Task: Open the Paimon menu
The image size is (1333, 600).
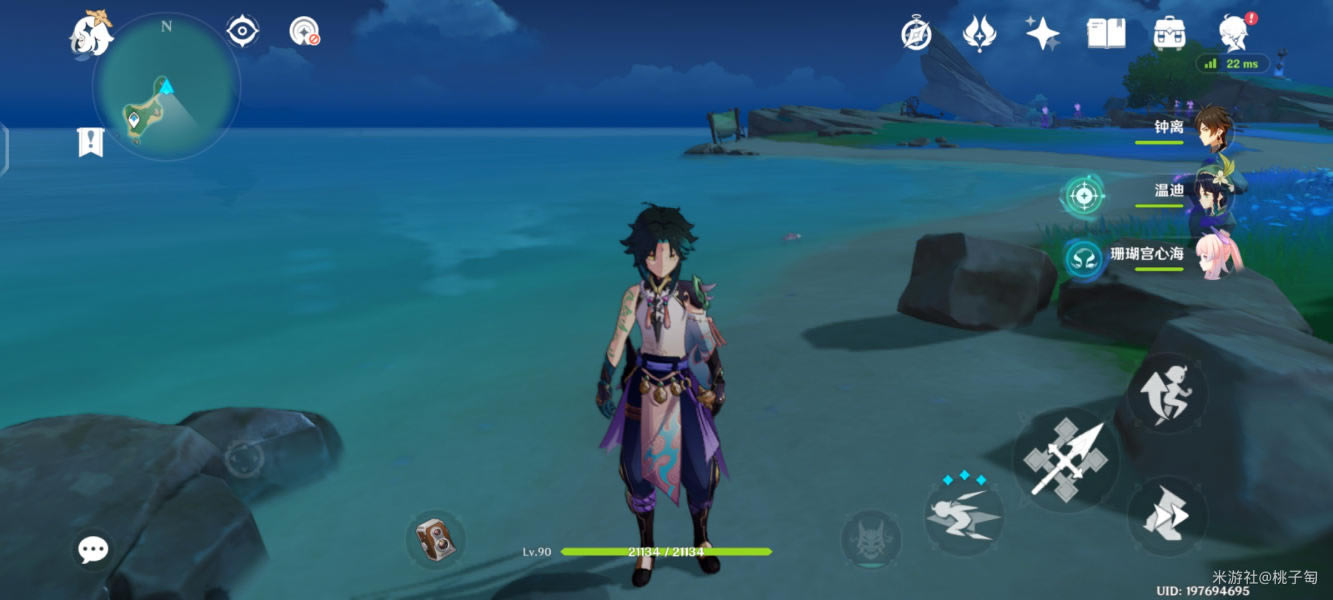Action: click(90, 34)
